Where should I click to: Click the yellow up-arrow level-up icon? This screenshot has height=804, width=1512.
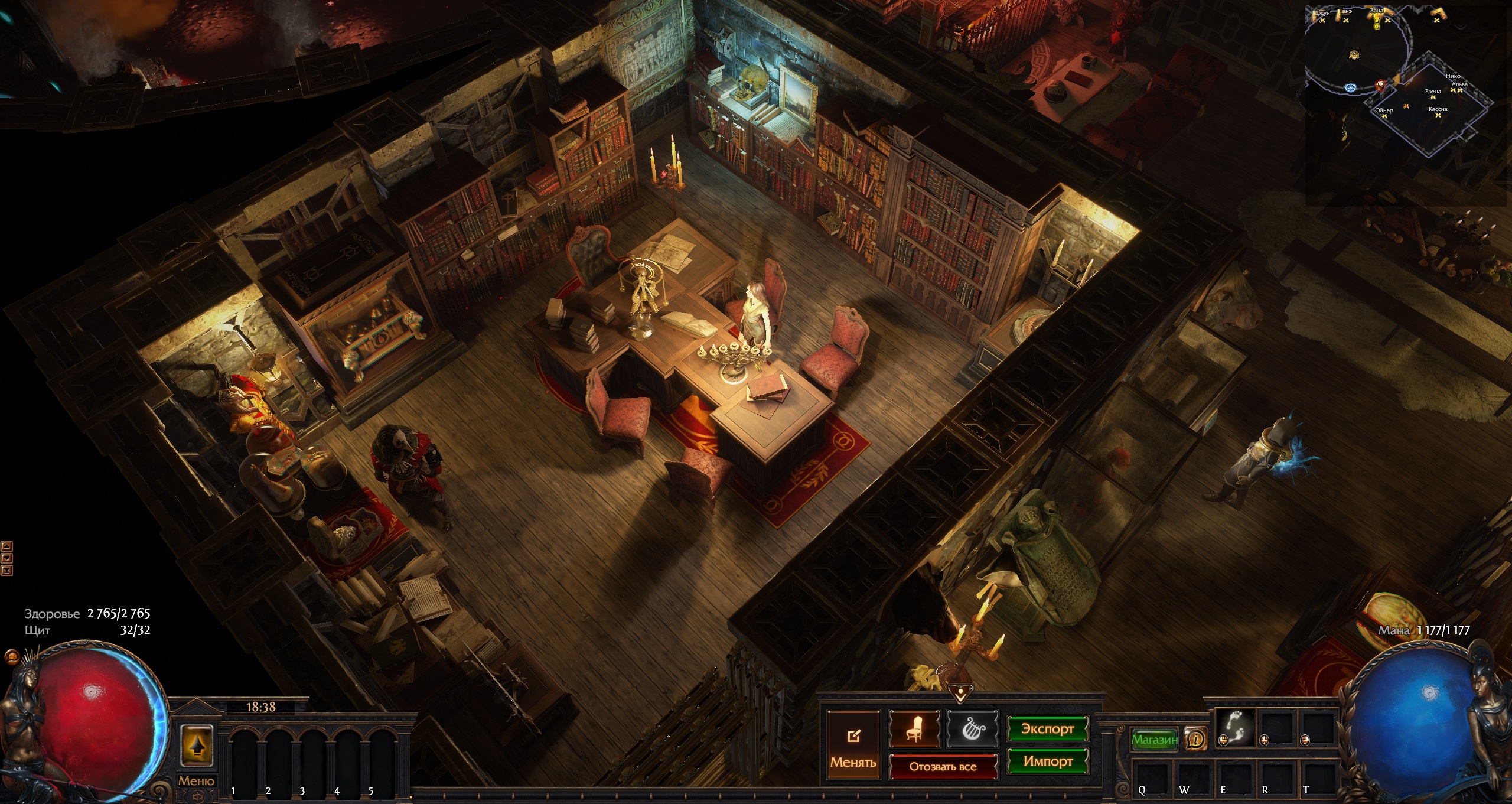click(196, 746)
